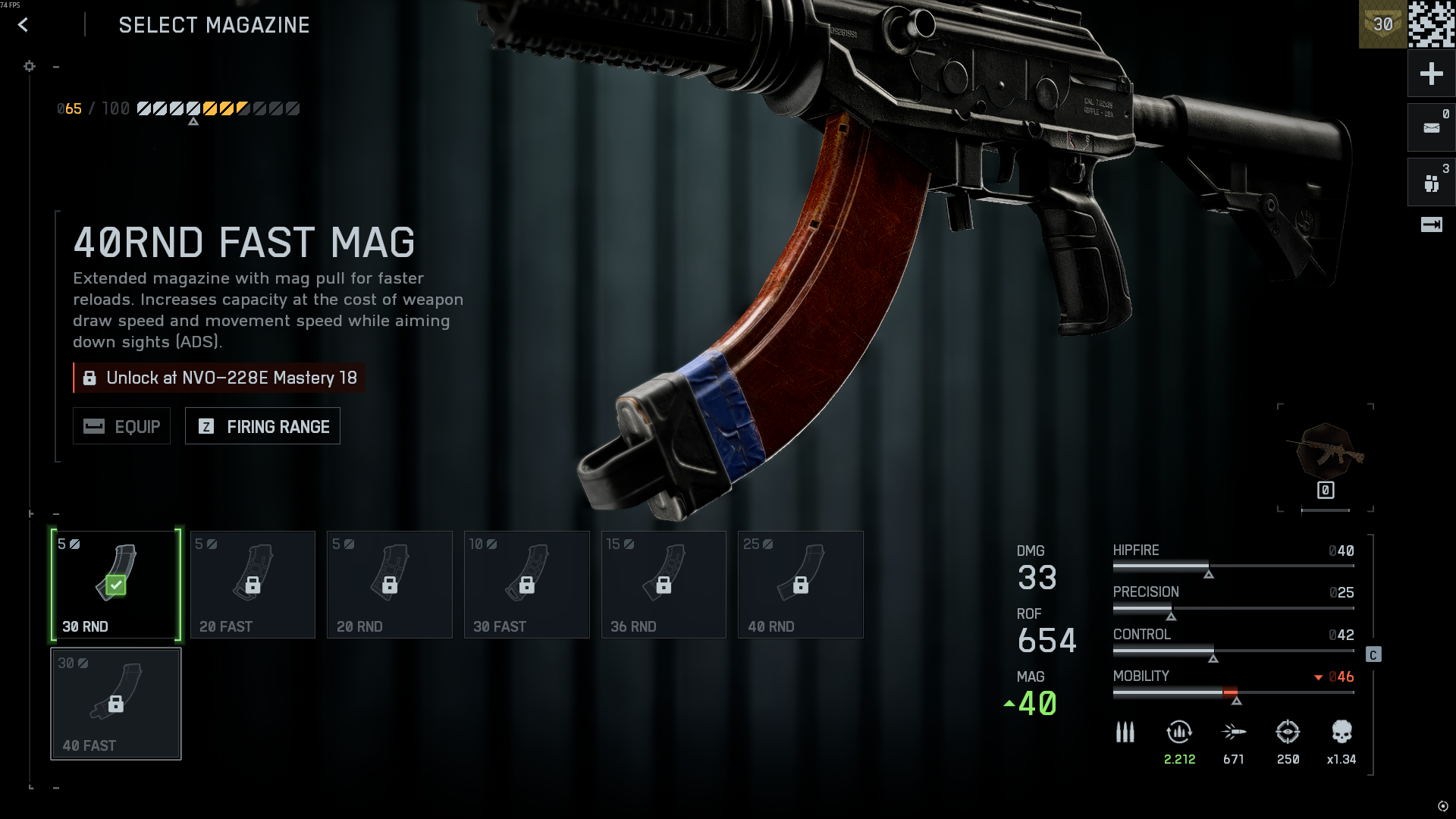The width and height of the screenshot is (1456, 819).
Task: Click the arrow panel toggle icon
Action: (1431, 224)
